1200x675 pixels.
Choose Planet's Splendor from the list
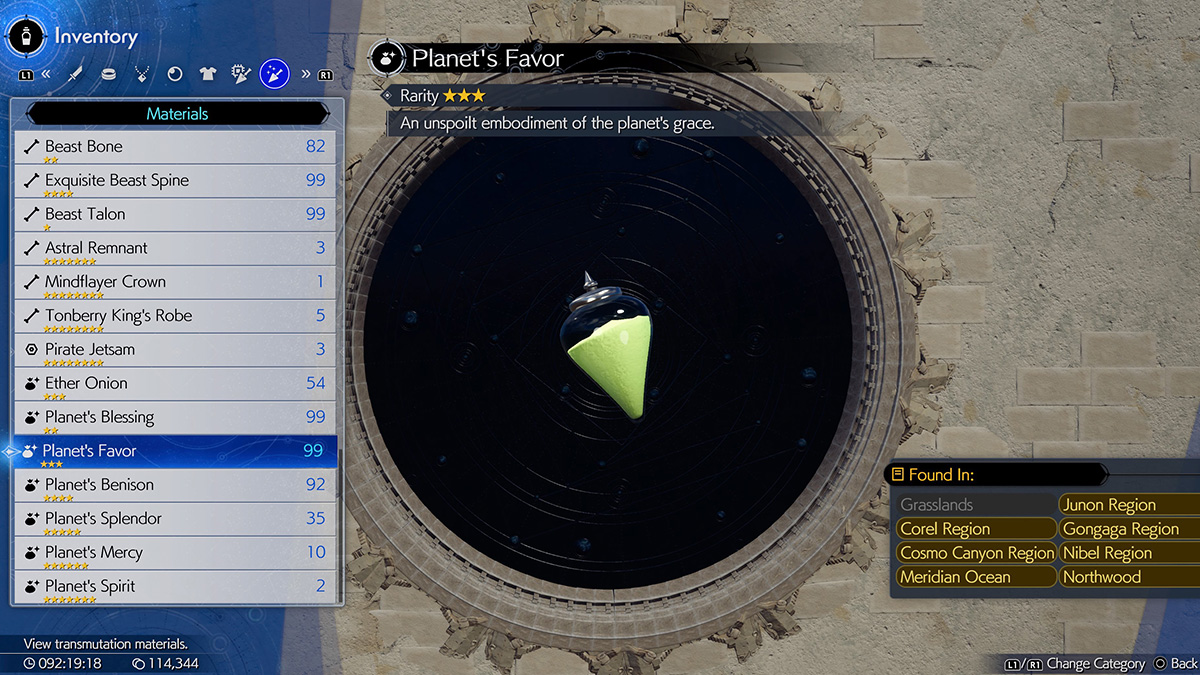pyautogui.click(x=177, y=520)
